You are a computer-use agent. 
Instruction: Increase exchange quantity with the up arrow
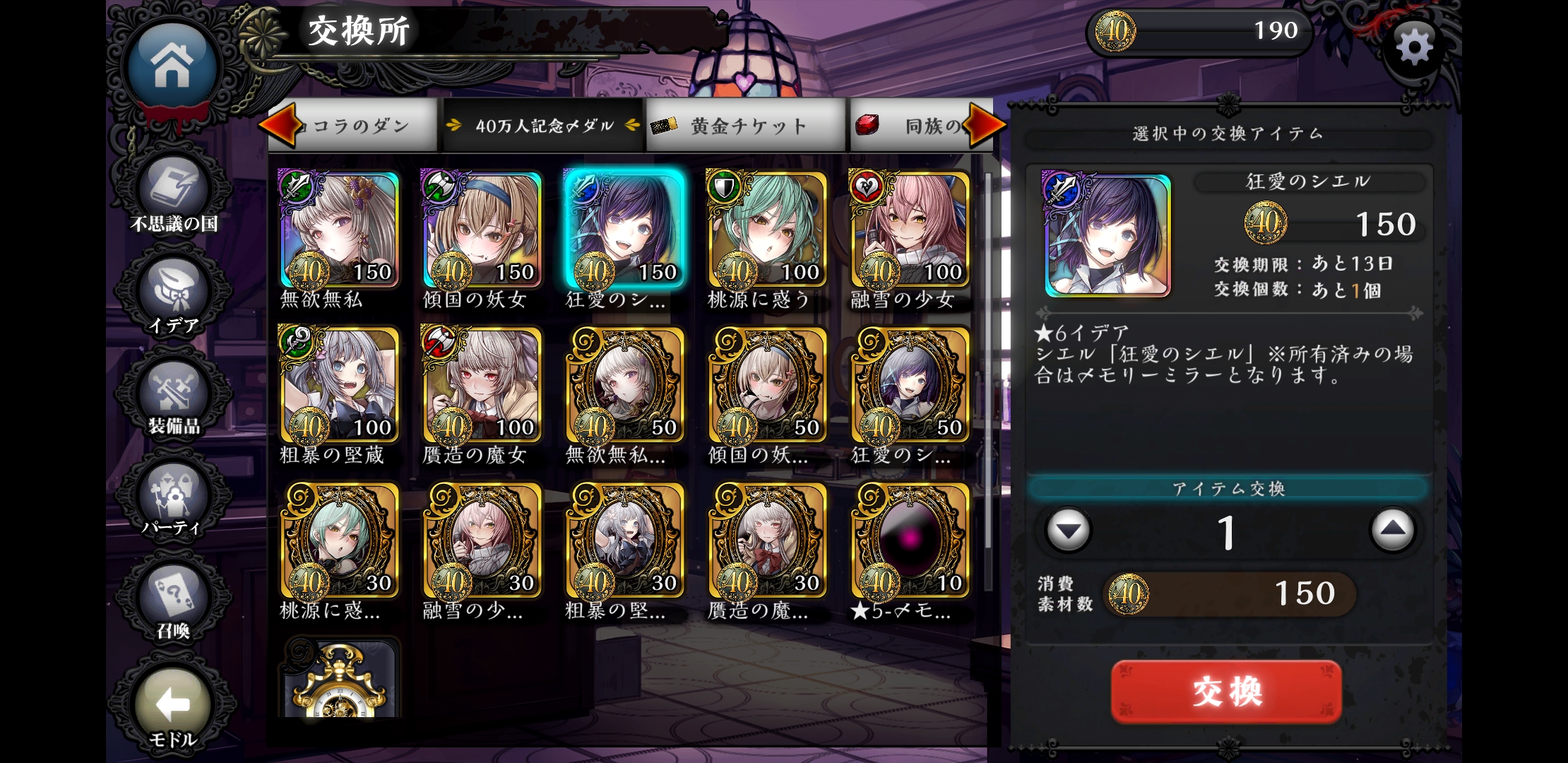[1391, 530]
